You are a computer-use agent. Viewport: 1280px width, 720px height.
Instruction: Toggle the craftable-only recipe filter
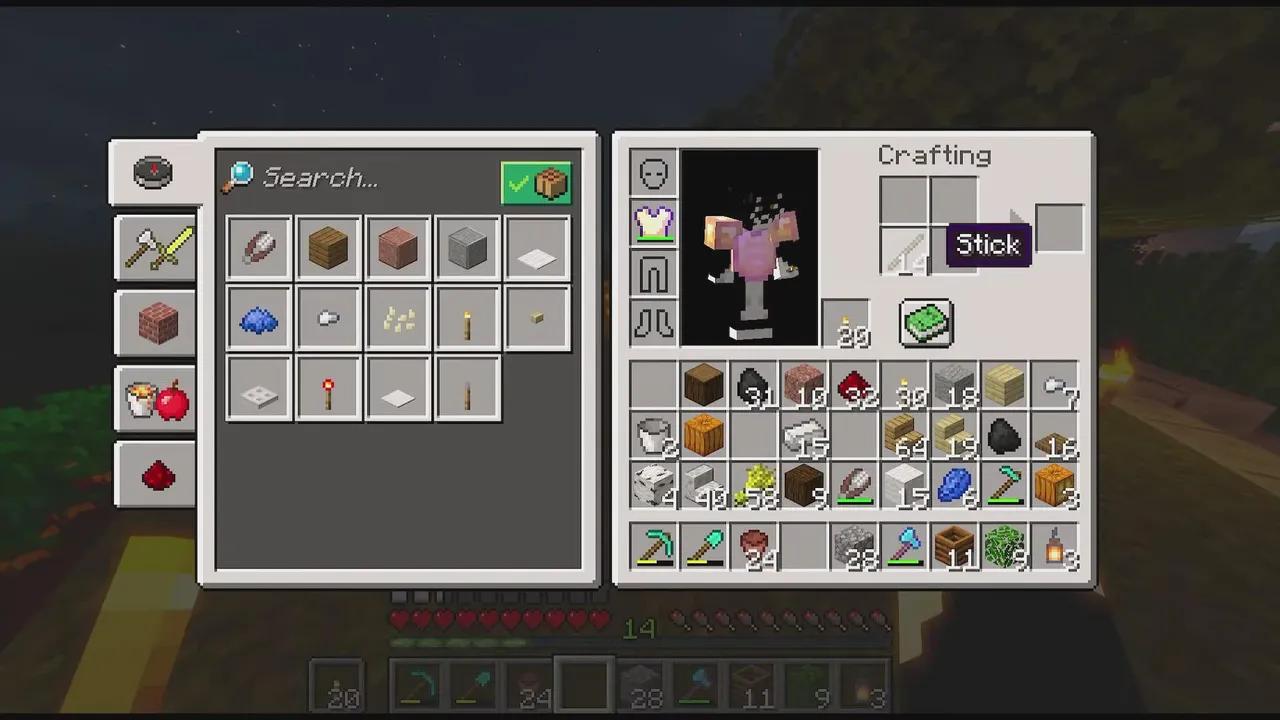[536, 182]
